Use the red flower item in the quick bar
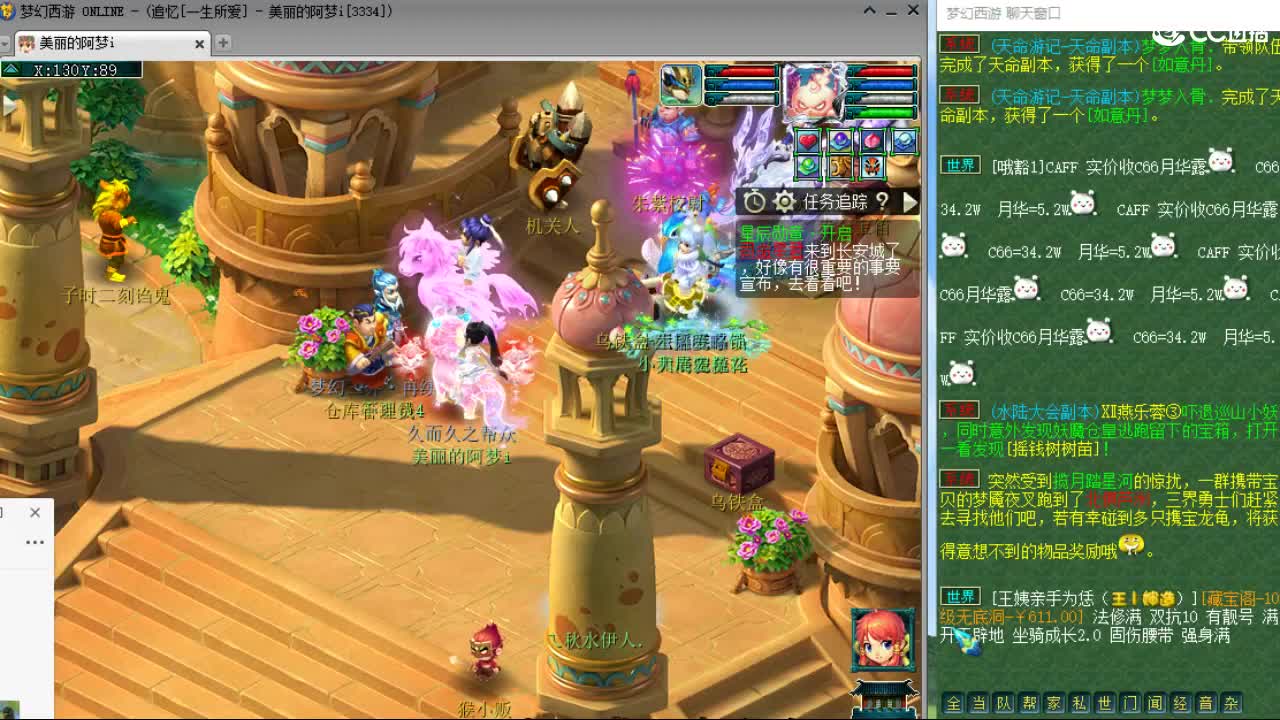1280x720 pixels. (x=871, y=140)
